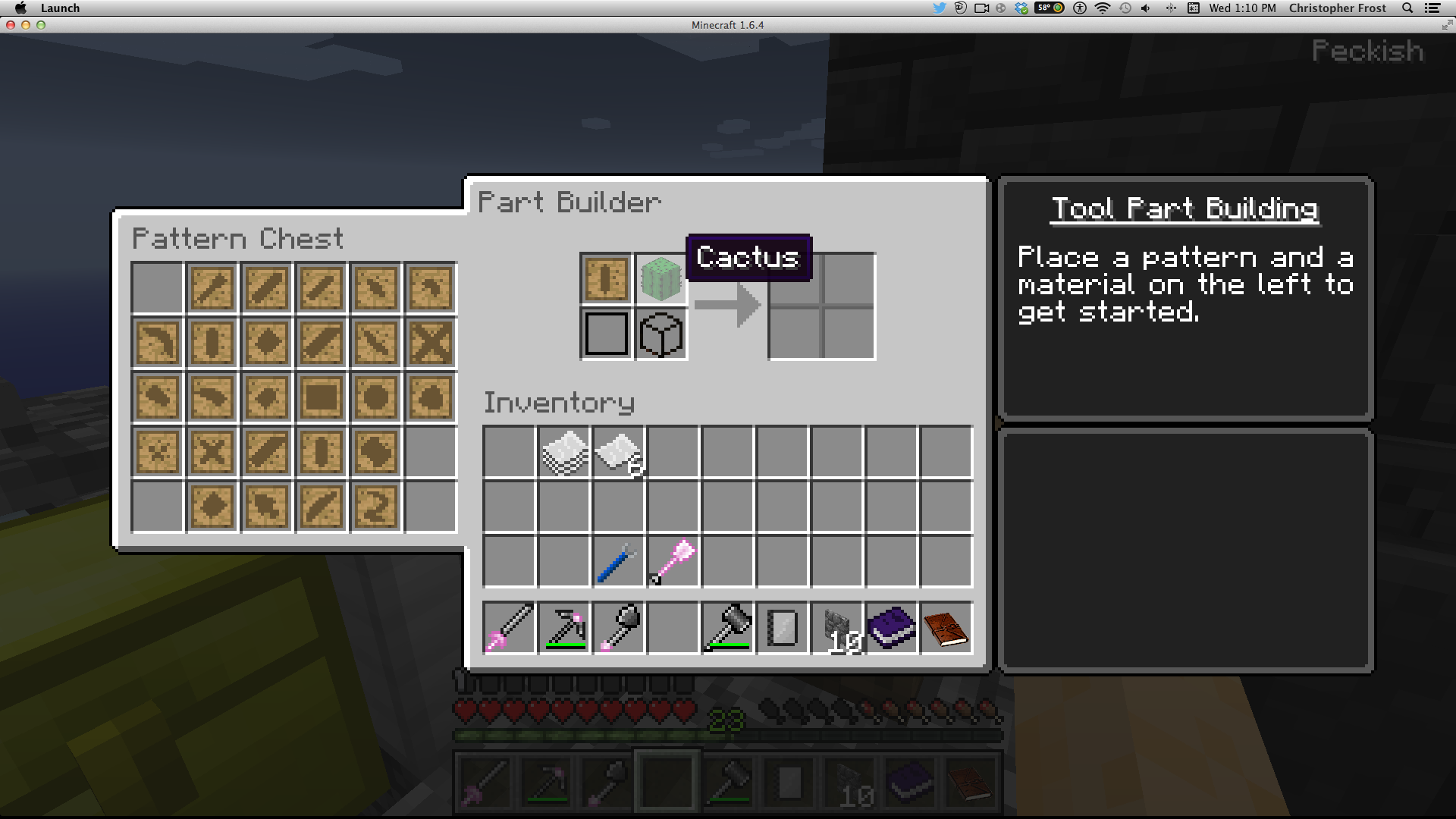
Task: Select the pink-headed tool in the inventory
Action: click(673, 562)
